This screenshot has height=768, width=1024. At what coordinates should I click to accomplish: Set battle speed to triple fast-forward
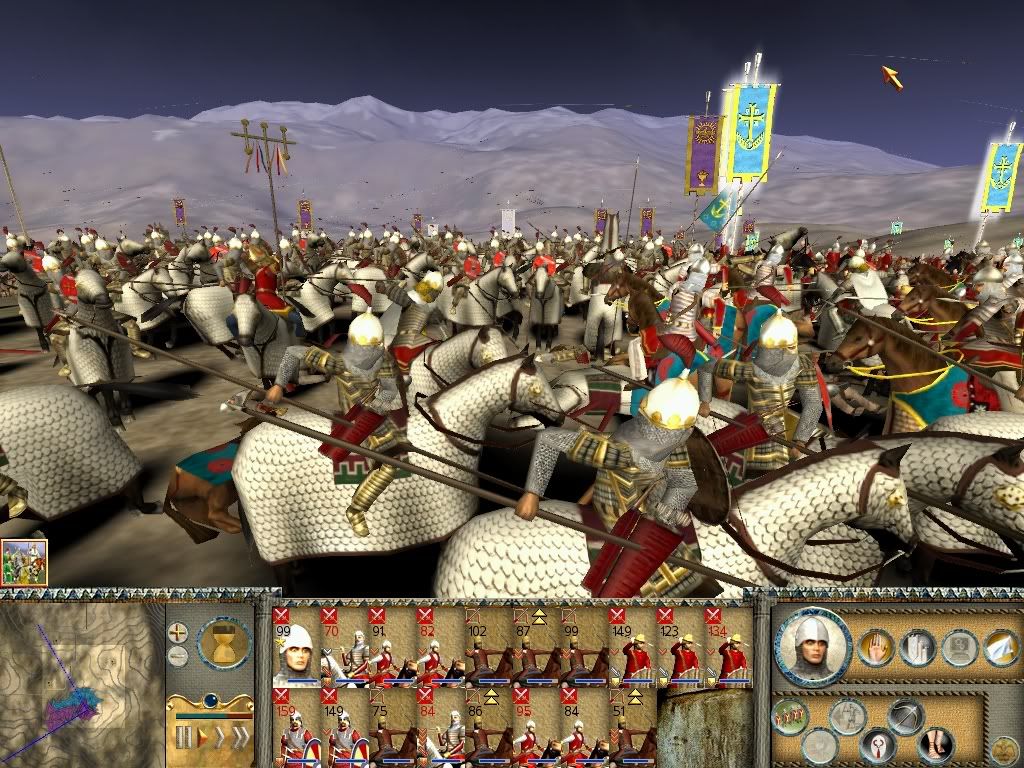(238, 738)
